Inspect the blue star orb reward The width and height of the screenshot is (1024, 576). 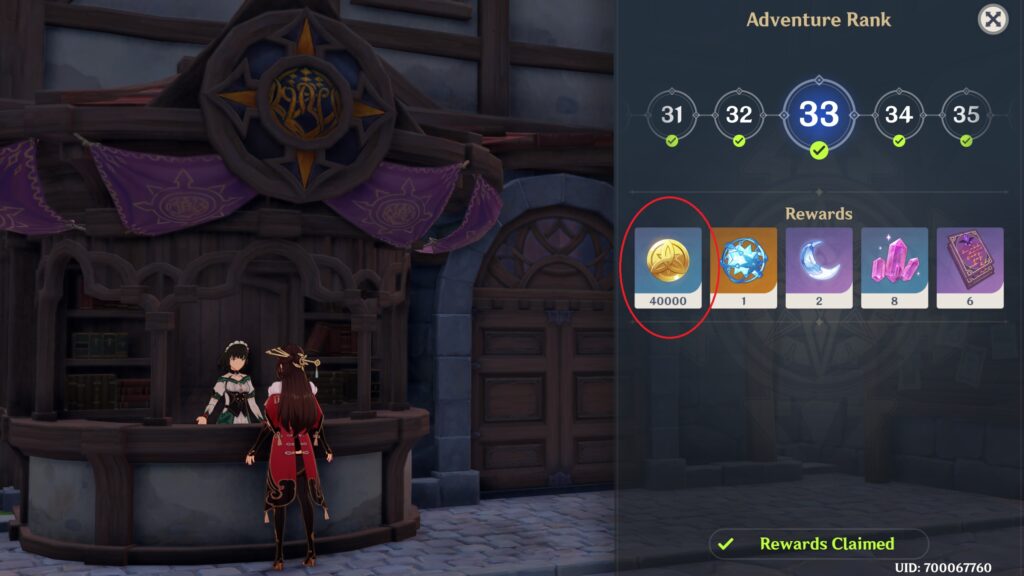[744, 267]
